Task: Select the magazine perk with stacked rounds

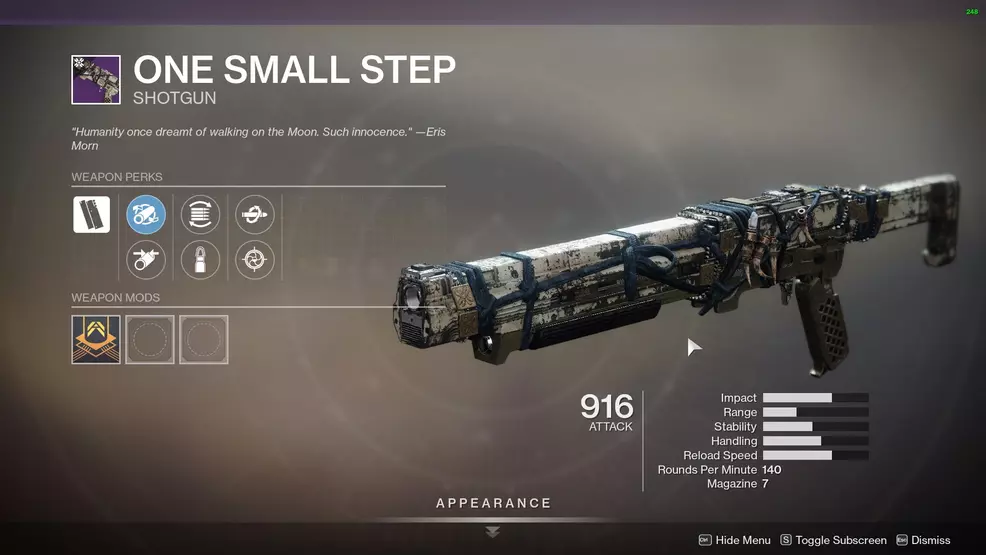Action: click(x=200, y=215)
